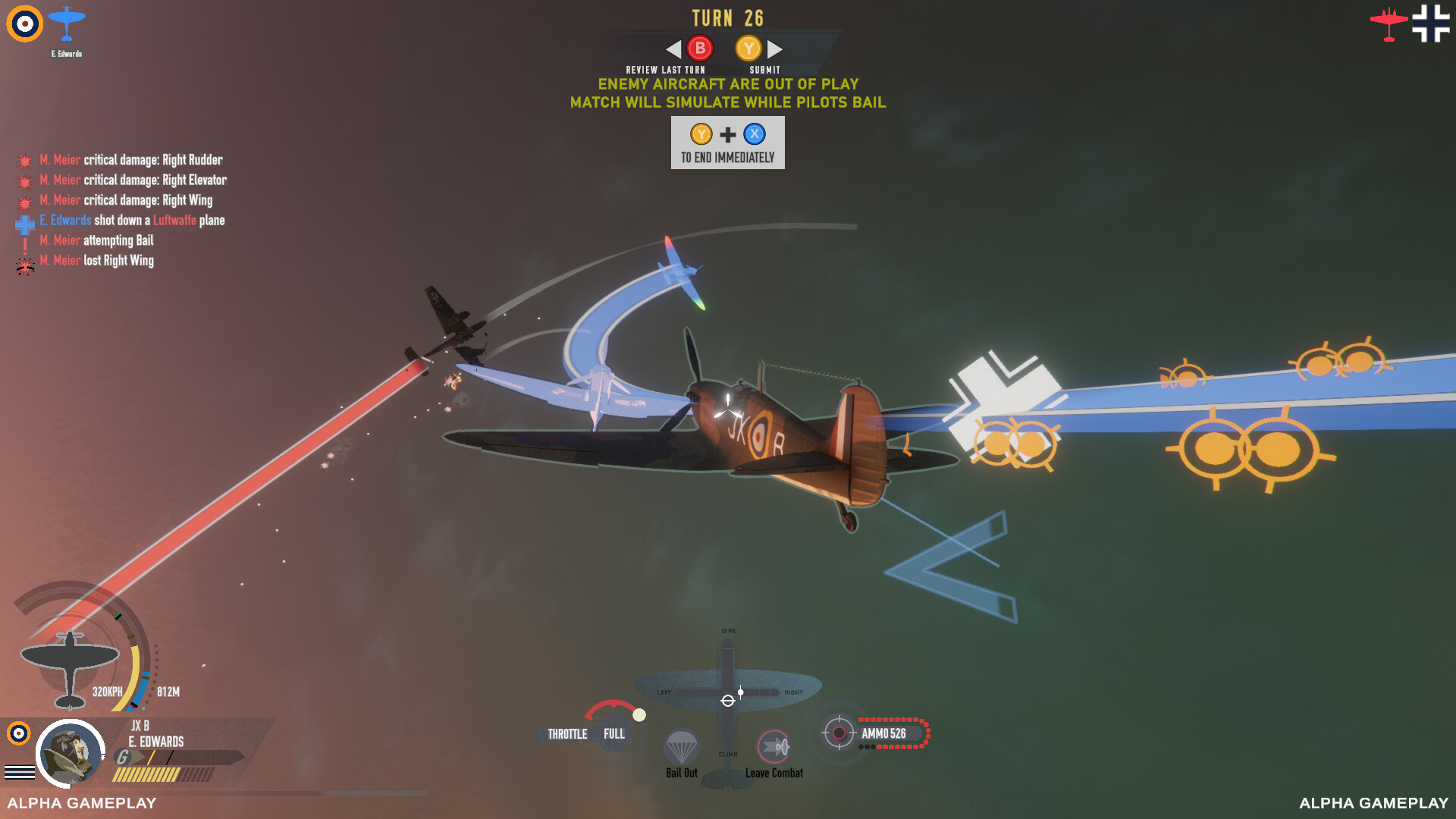Click the left arrow to review last turn
Screen dimensions: 1456x819
tap(673, 49)
